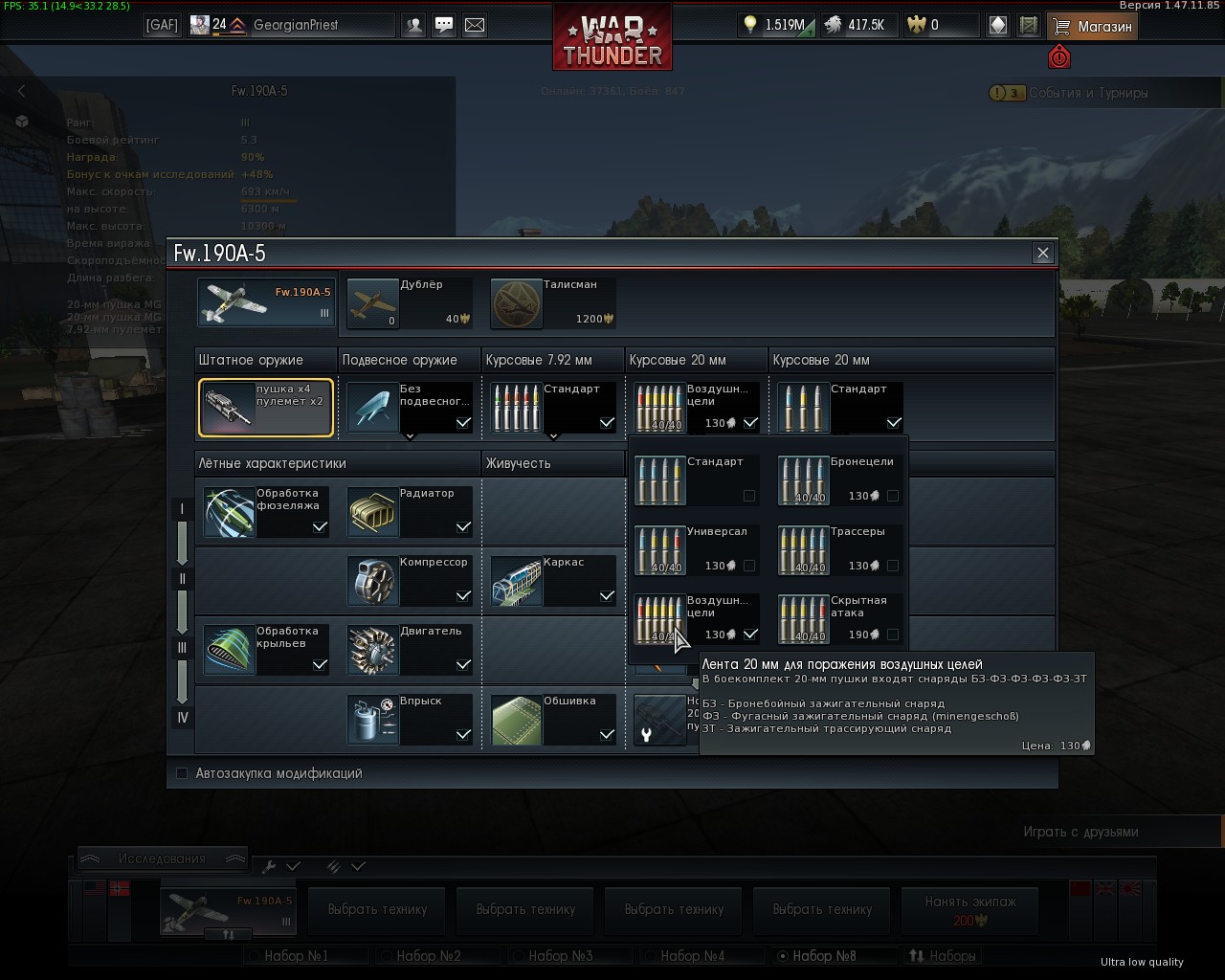Open the Двигатель engine modification

(x=409, y=650)
